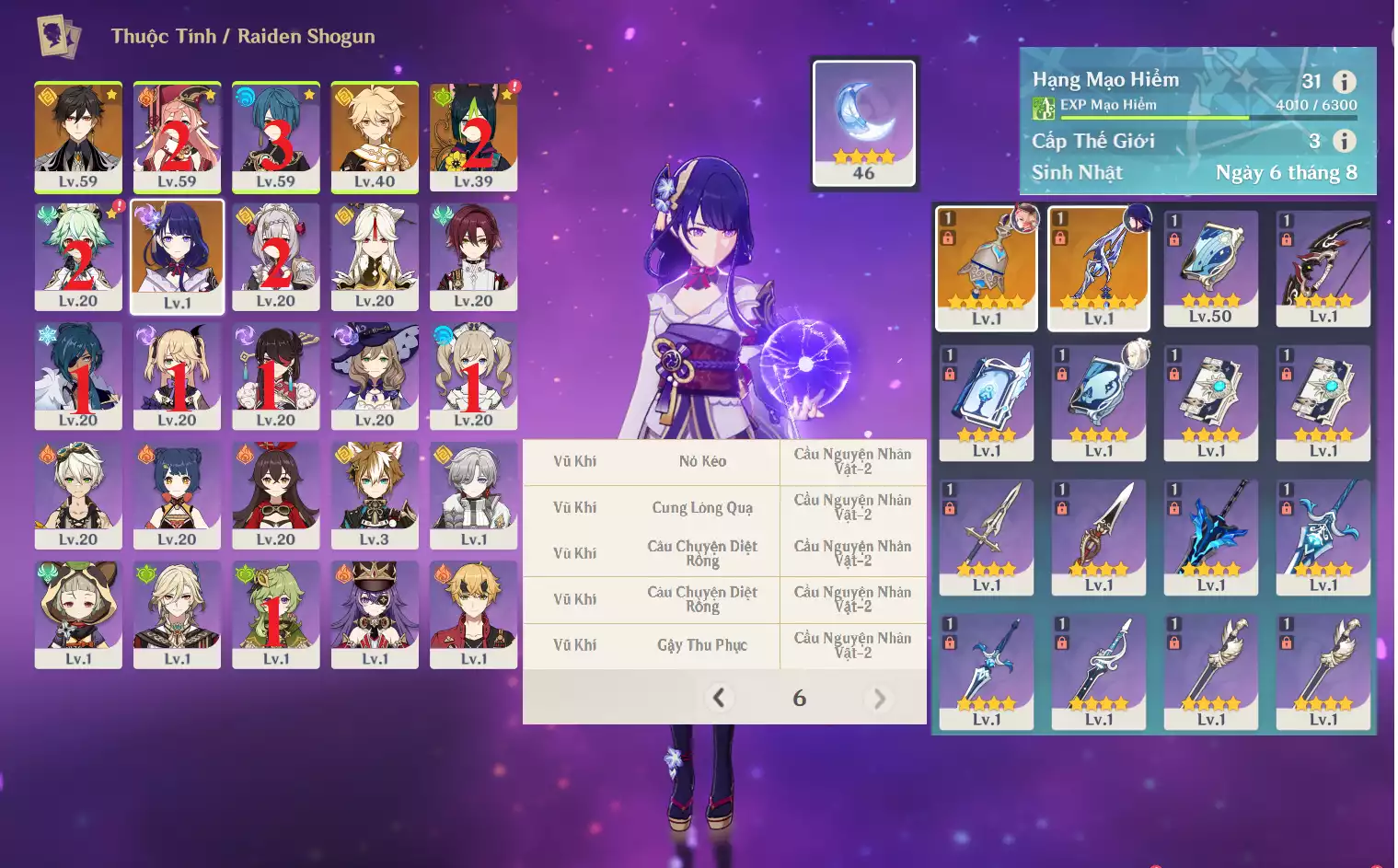Select the Raiden Shogun portrait
1398x868 pixels.
point(178,257)
